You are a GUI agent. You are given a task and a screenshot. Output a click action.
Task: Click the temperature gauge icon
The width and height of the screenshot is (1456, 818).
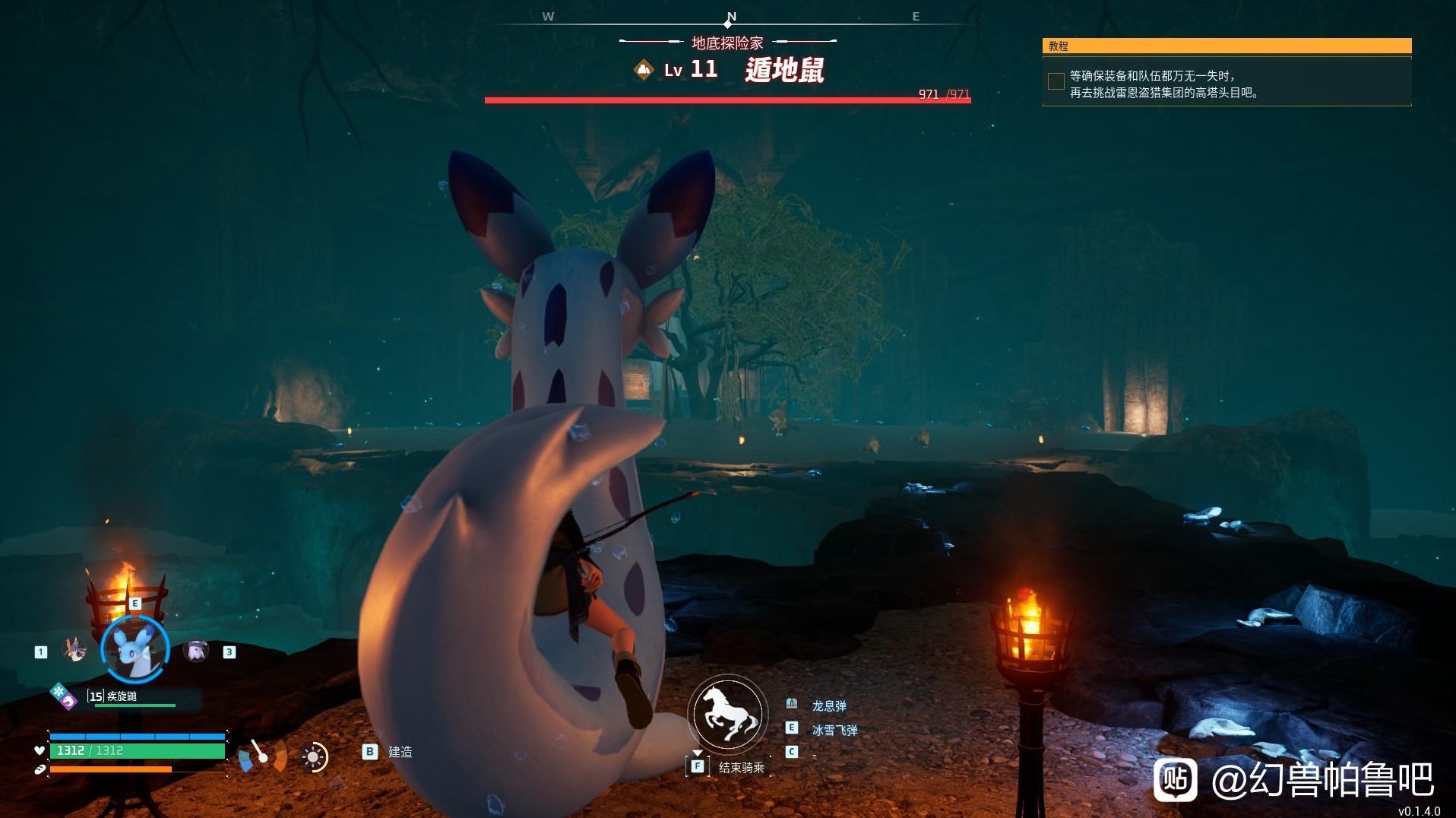(x=261, y=756)
